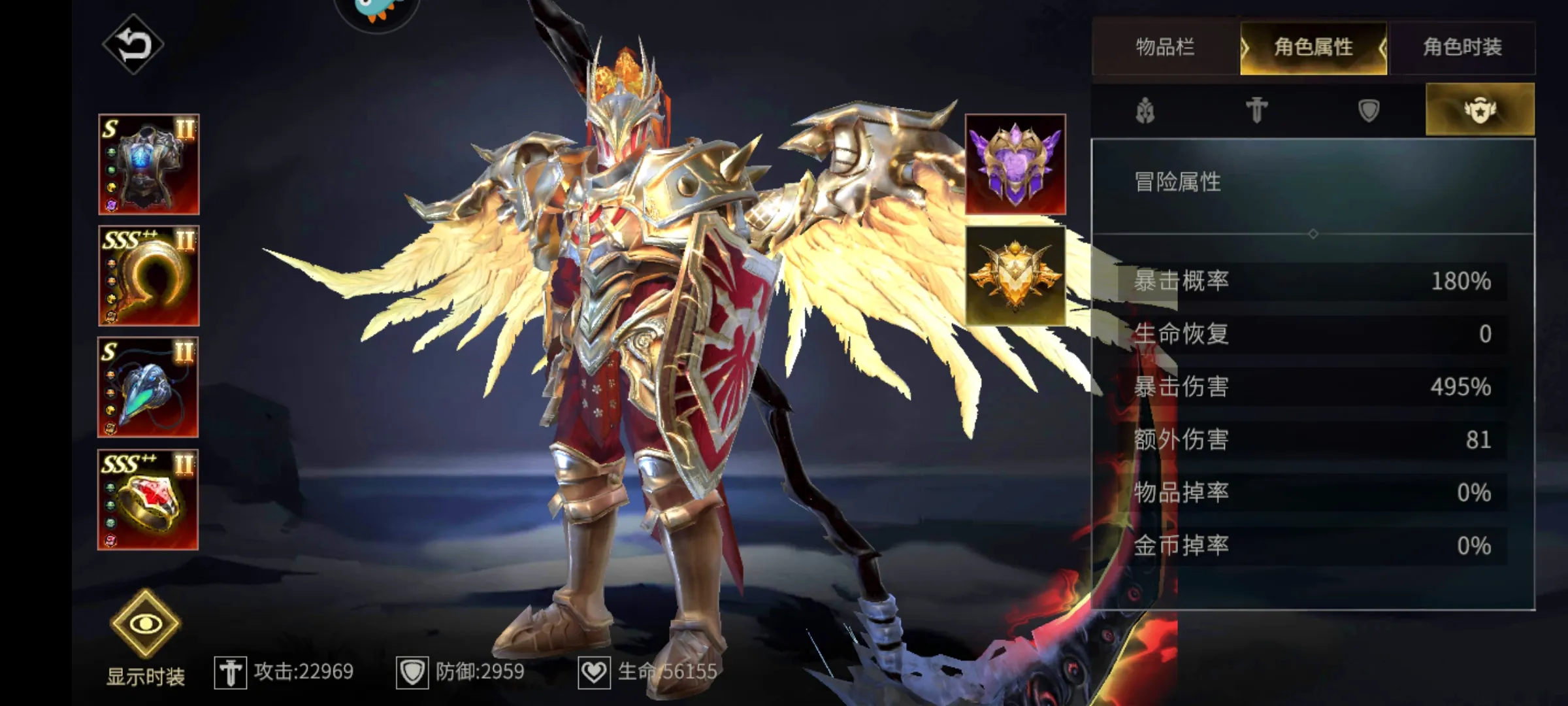Open the golden crest emblem slot
Viewport: 1568px width, 706px height.
tap(1015, 276)
